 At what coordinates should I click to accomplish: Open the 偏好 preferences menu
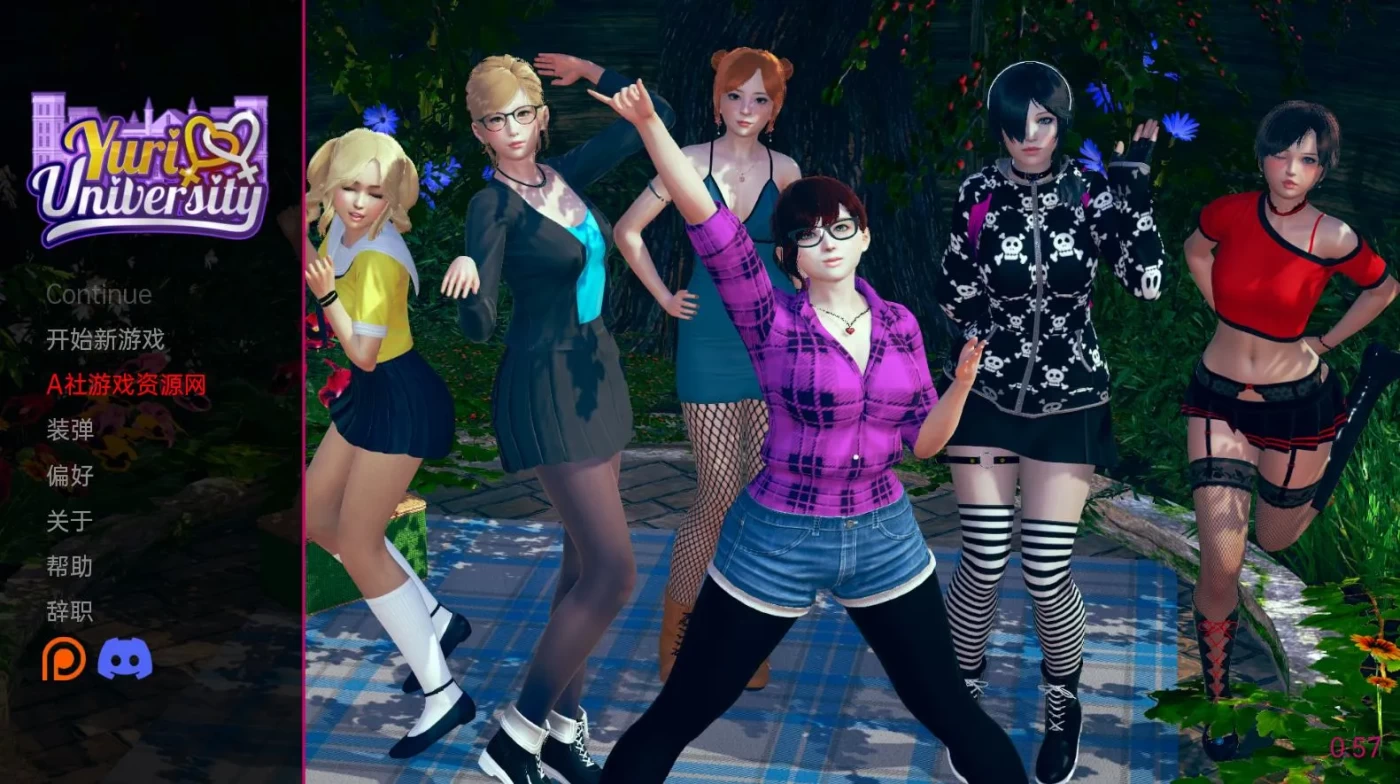pos(70,477)
